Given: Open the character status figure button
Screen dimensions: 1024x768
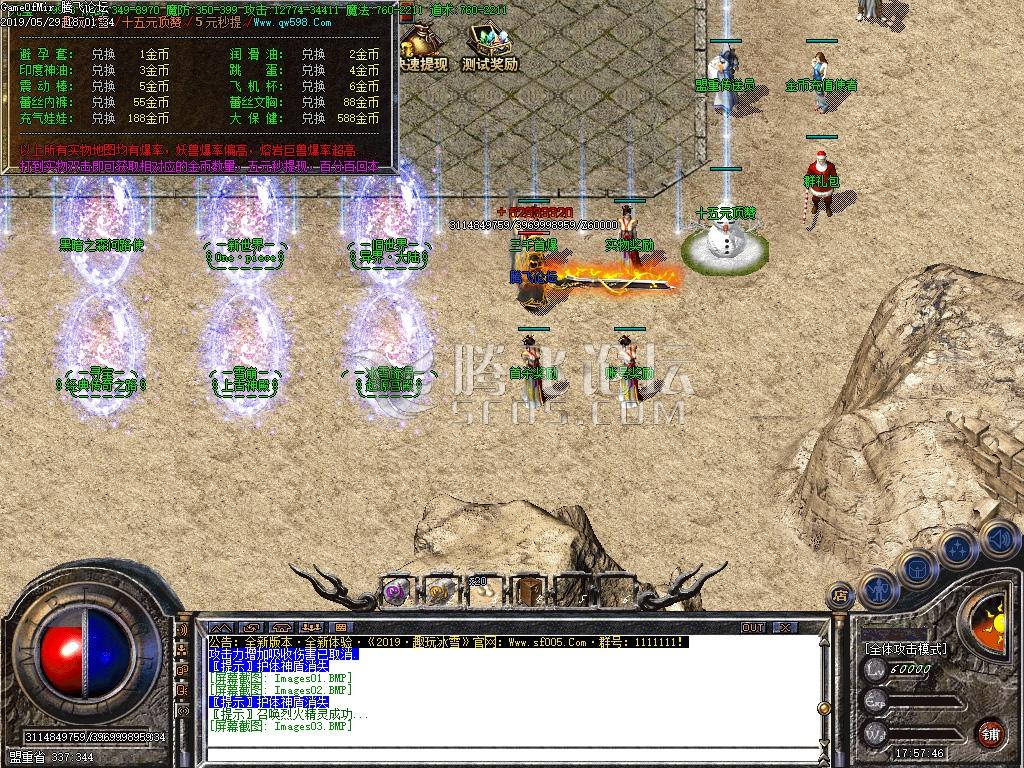Looking at the screenshot, I should point(877,588).
